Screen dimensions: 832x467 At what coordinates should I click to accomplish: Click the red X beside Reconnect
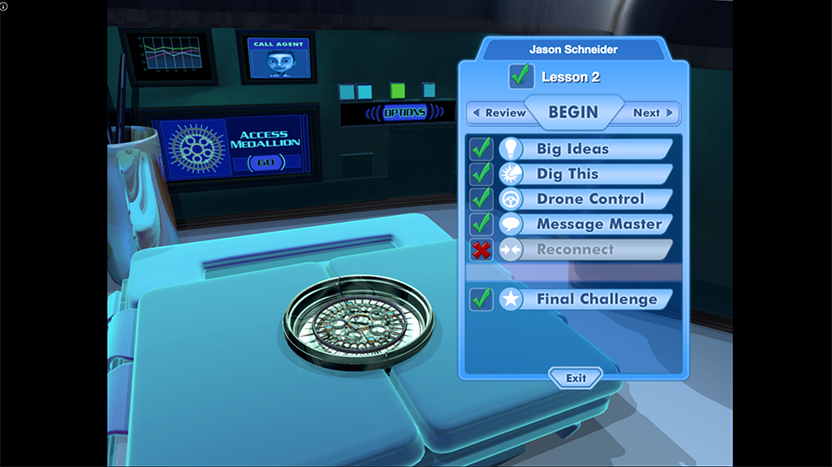[482, 249]
